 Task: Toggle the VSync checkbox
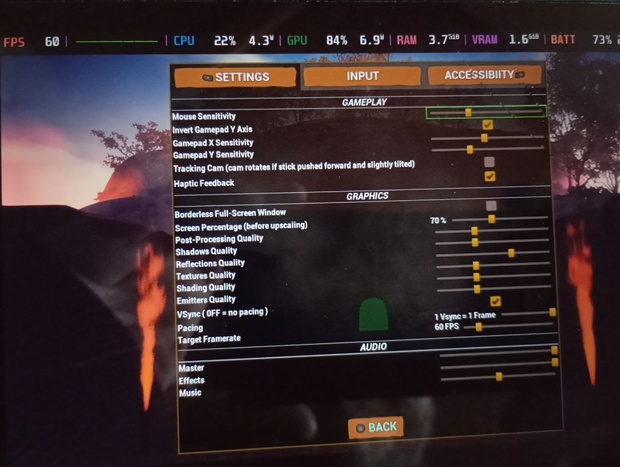tap(495, 301)
